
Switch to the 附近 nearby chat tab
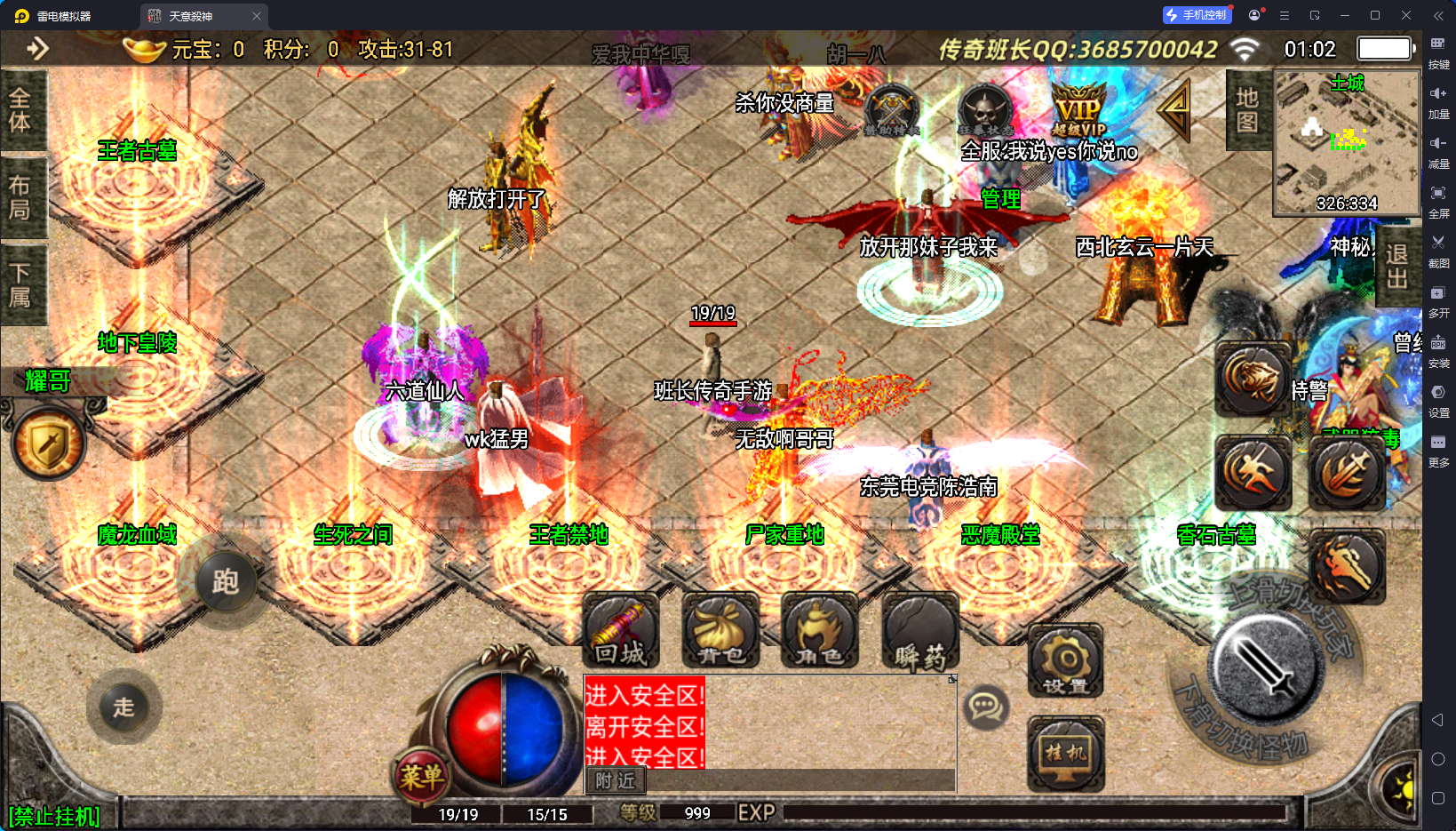point(615,780)
